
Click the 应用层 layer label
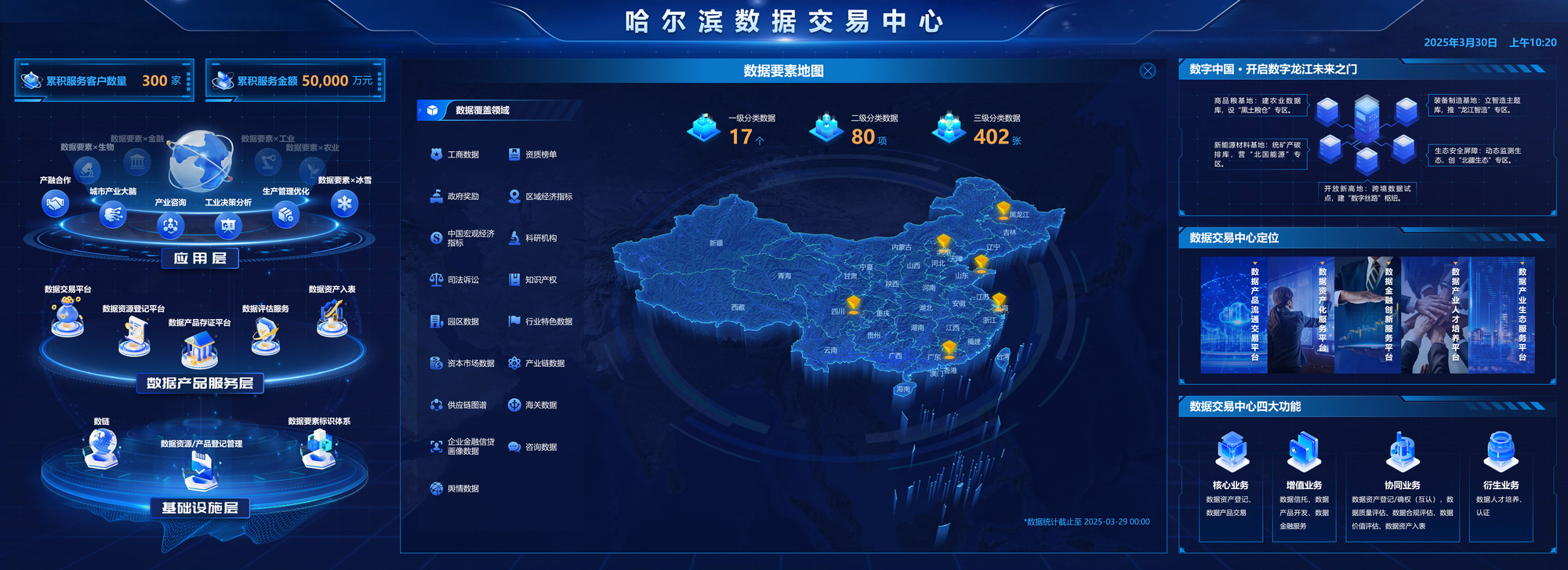tap(201, 259)
